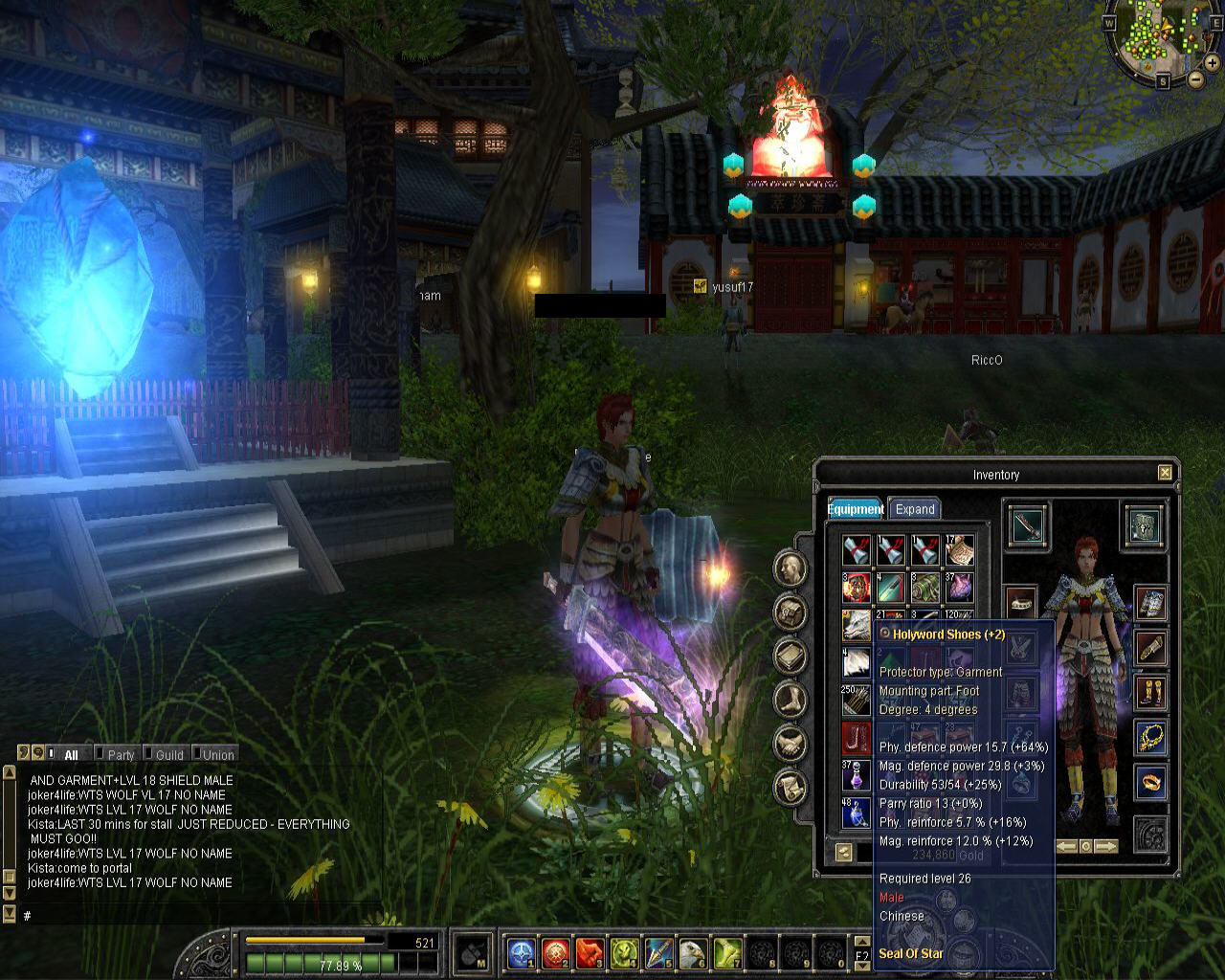
Task: Click the chat input field
Action: click(x=191, y=916)
